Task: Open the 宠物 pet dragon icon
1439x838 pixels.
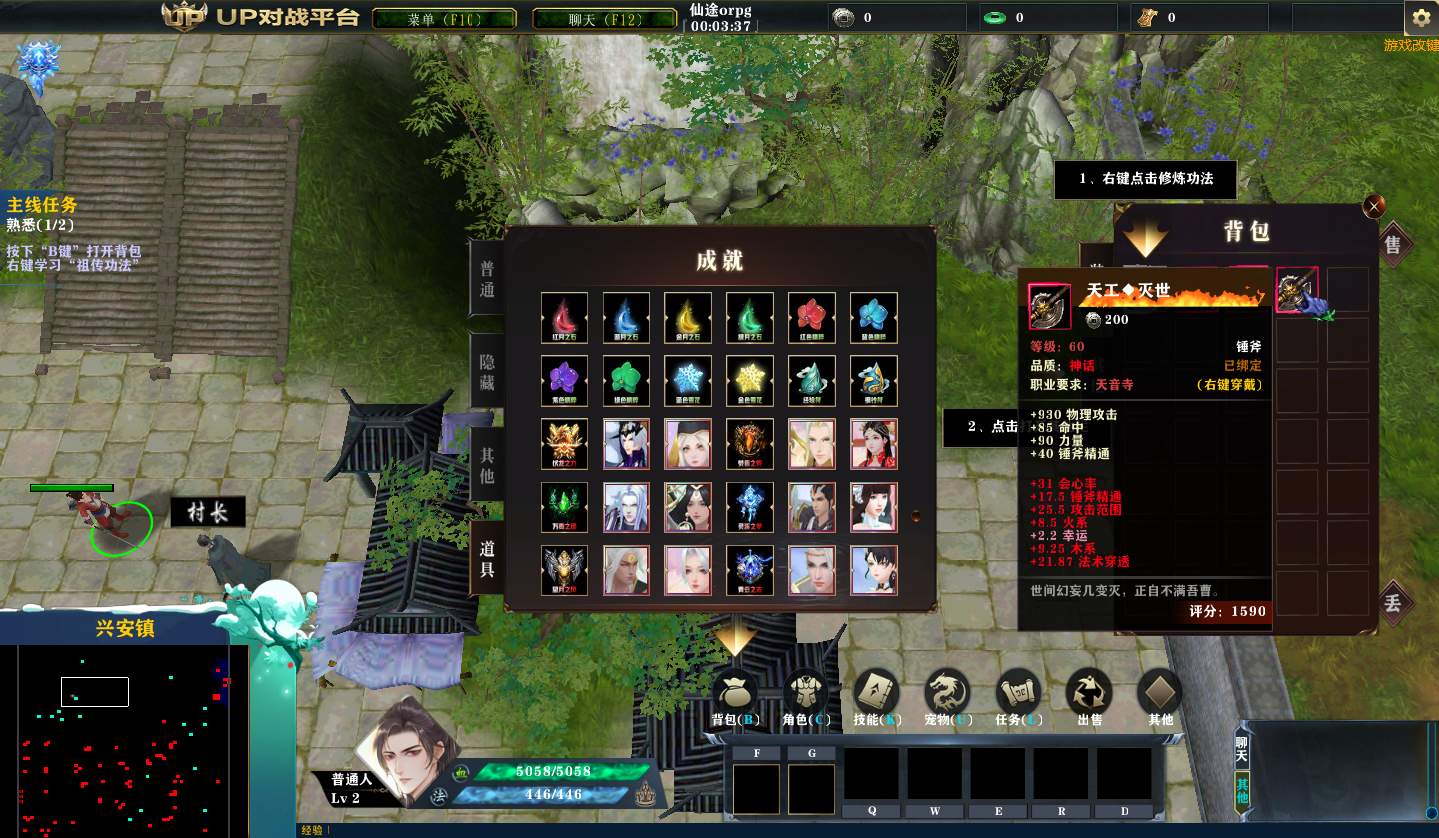Action: 946,694
